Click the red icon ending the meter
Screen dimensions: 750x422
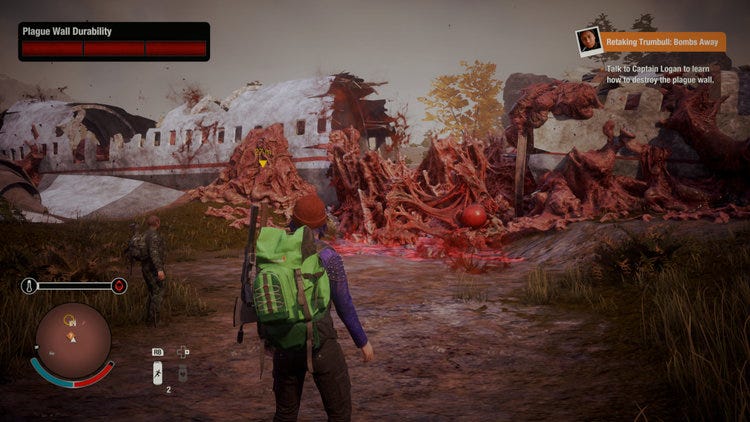coord(119,286)
